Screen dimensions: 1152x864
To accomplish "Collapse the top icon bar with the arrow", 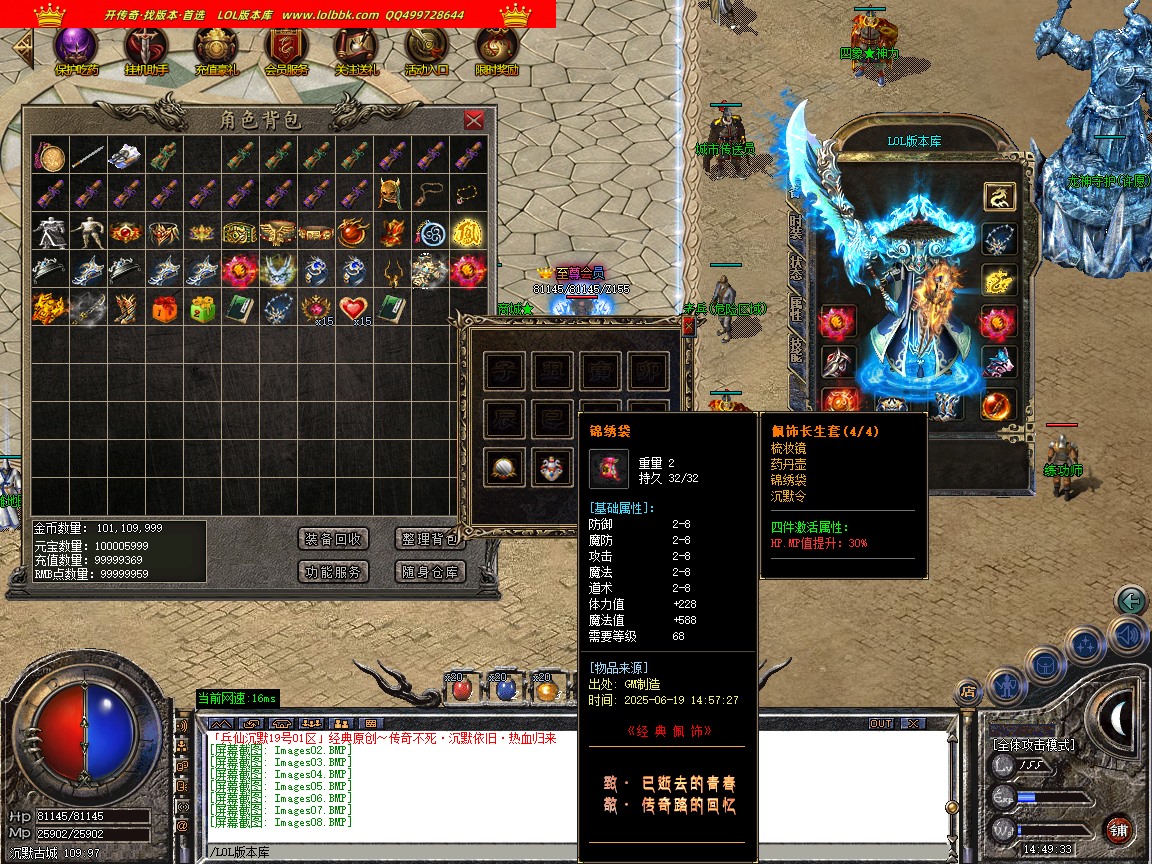I will click(x=21, y=47).
